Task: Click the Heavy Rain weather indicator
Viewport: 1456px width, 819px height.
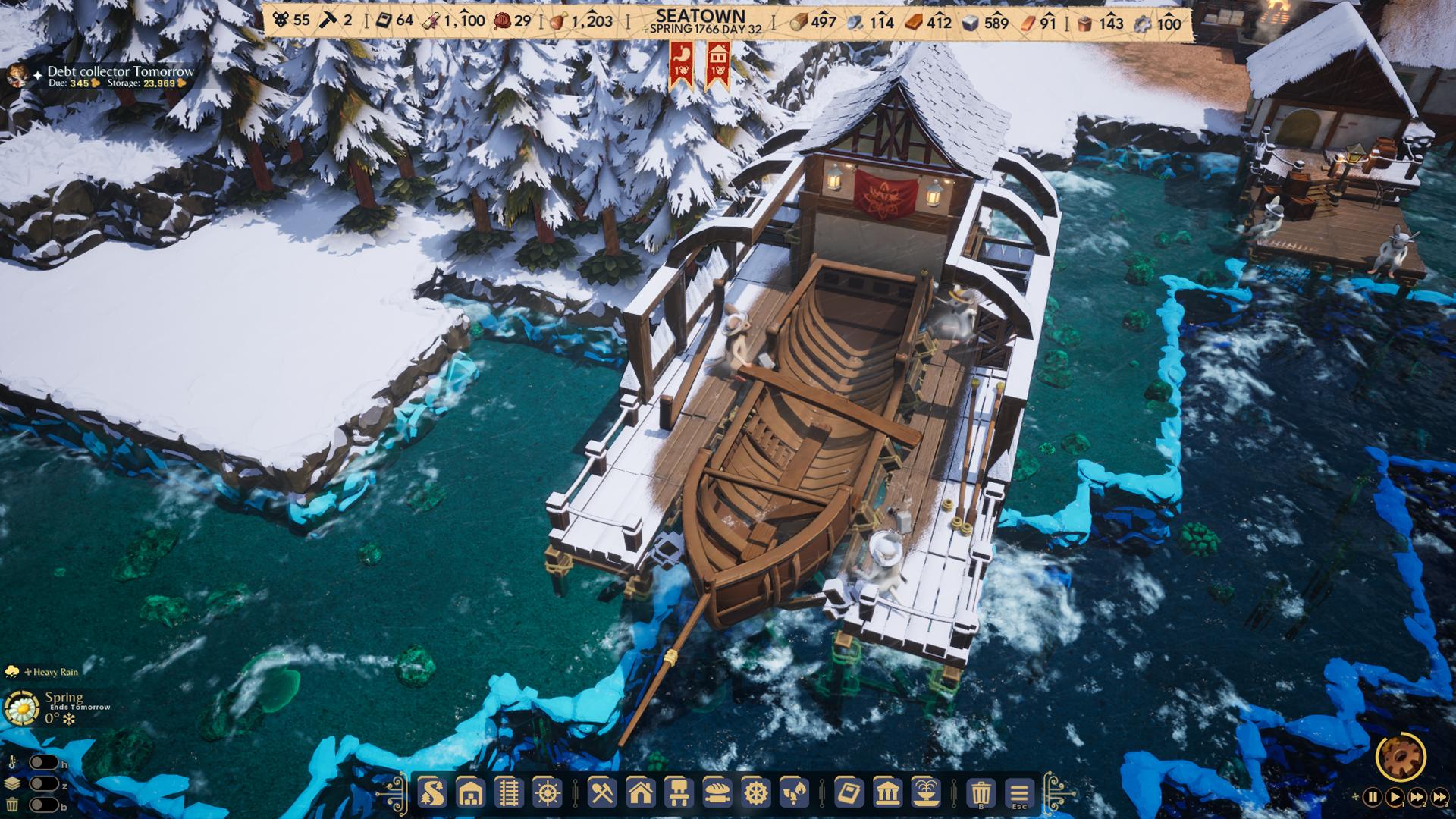Action: pos(45,672)
